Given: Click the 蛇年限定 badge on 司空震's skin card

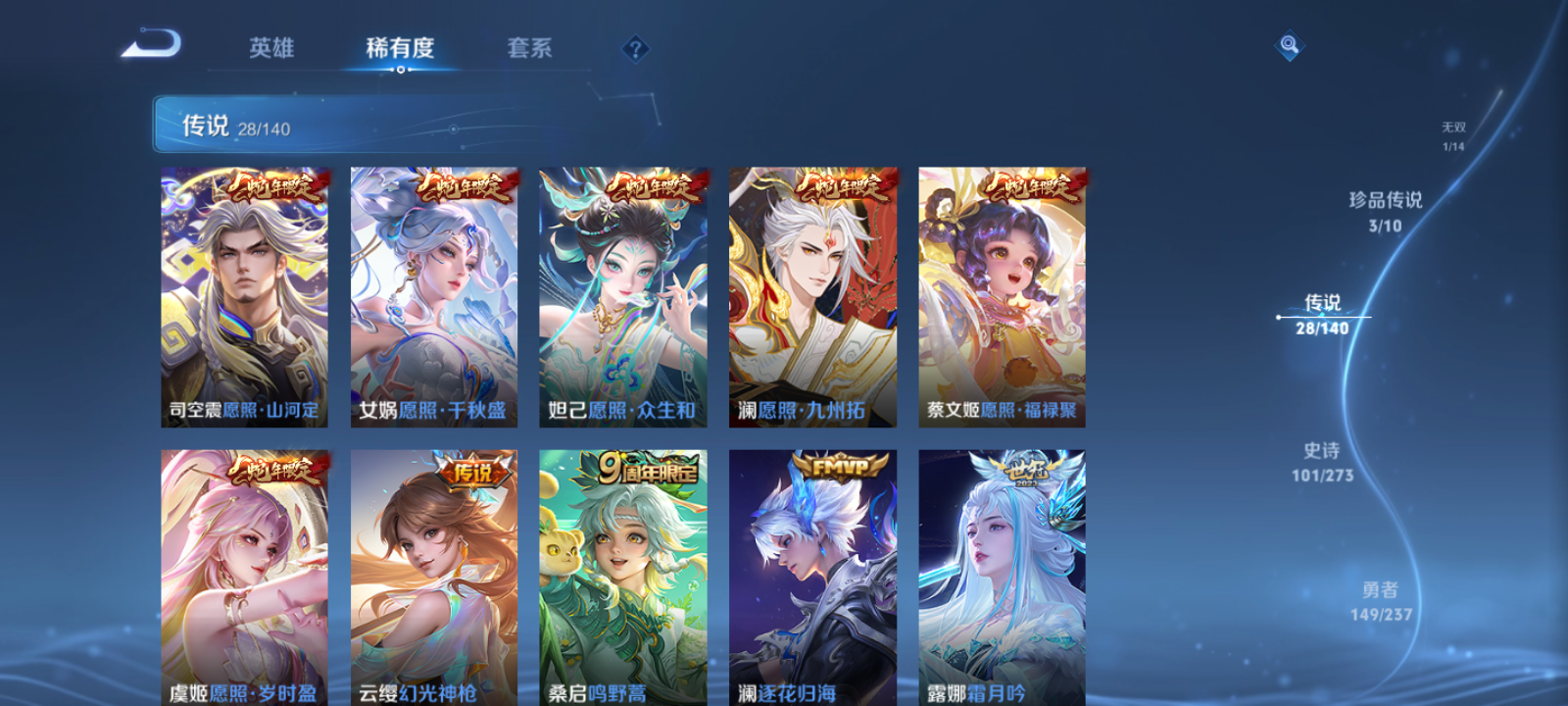Looking at the screenshot, I should (x=272, y=185).
